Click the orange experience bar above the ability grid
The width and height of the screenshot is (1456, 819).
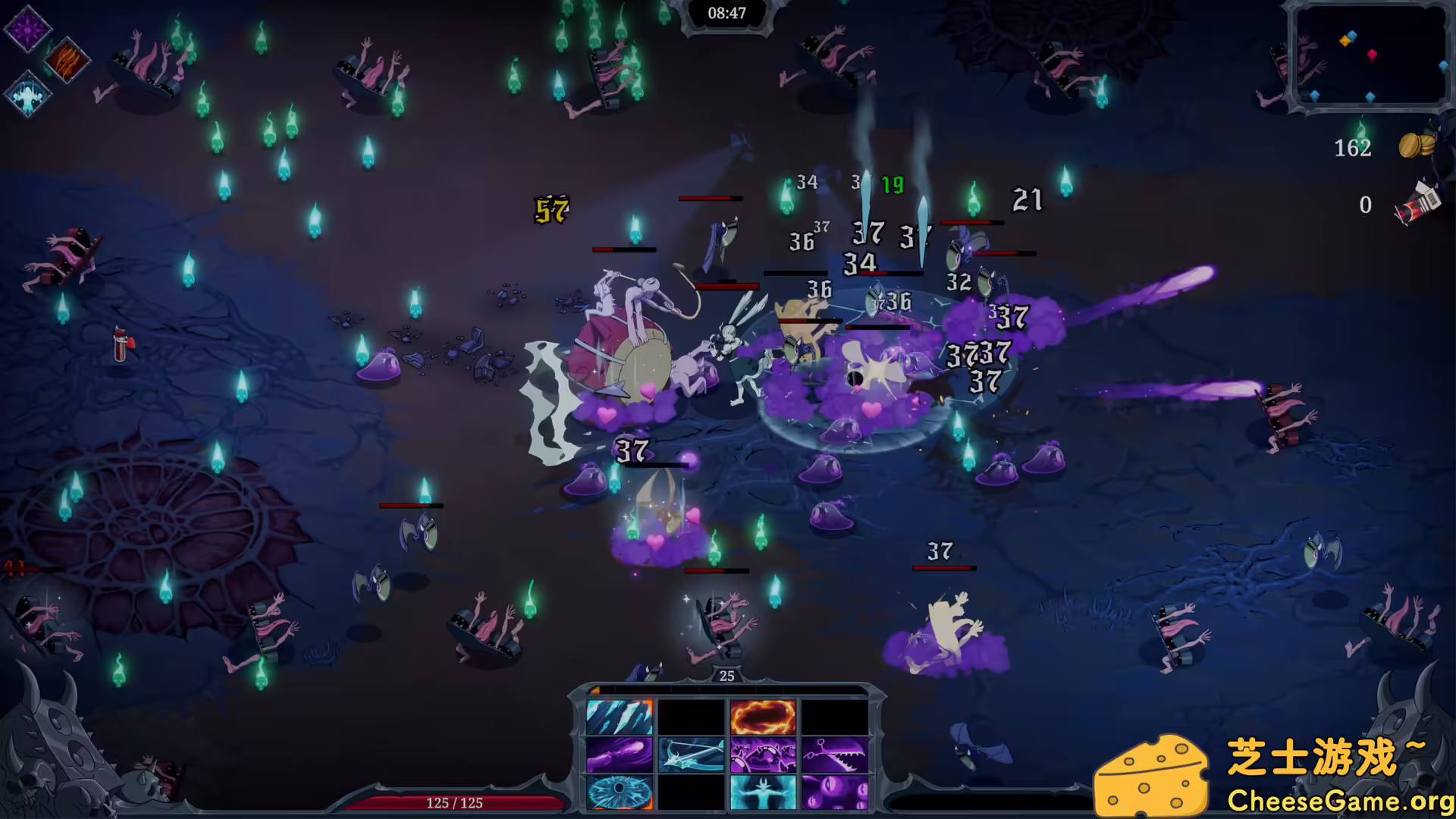click(x=728, y=689)
